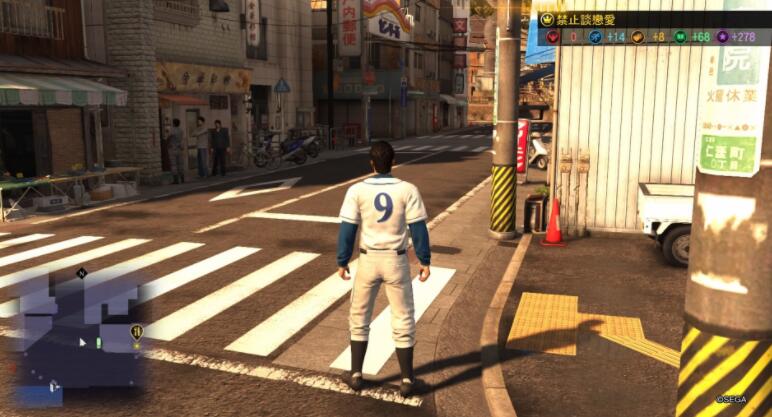Click the blue stat icon showing +14

(594, 37)
